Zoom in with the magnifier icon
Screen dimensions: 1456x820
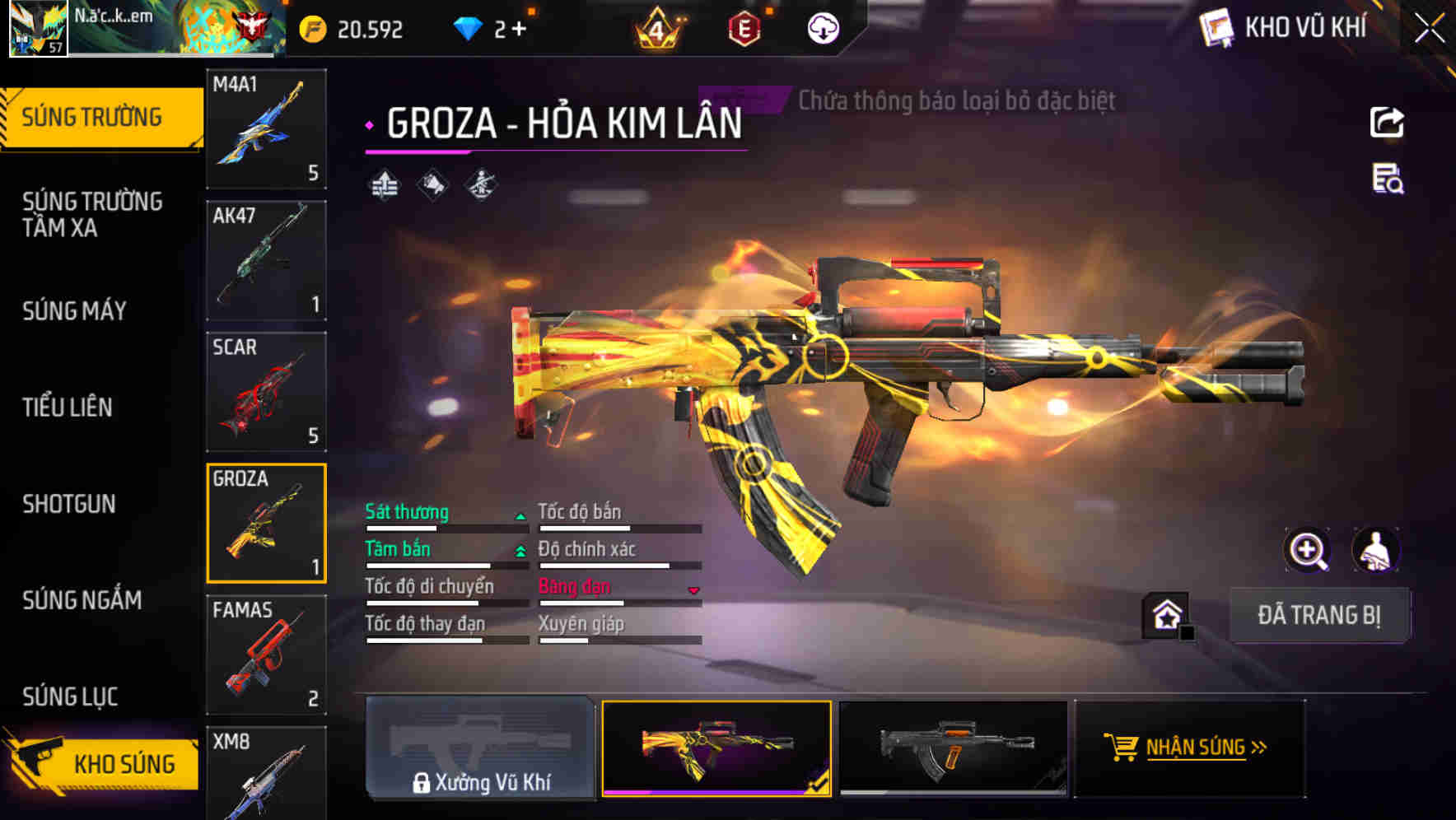pyautogui.click(x=1308, y=550)
